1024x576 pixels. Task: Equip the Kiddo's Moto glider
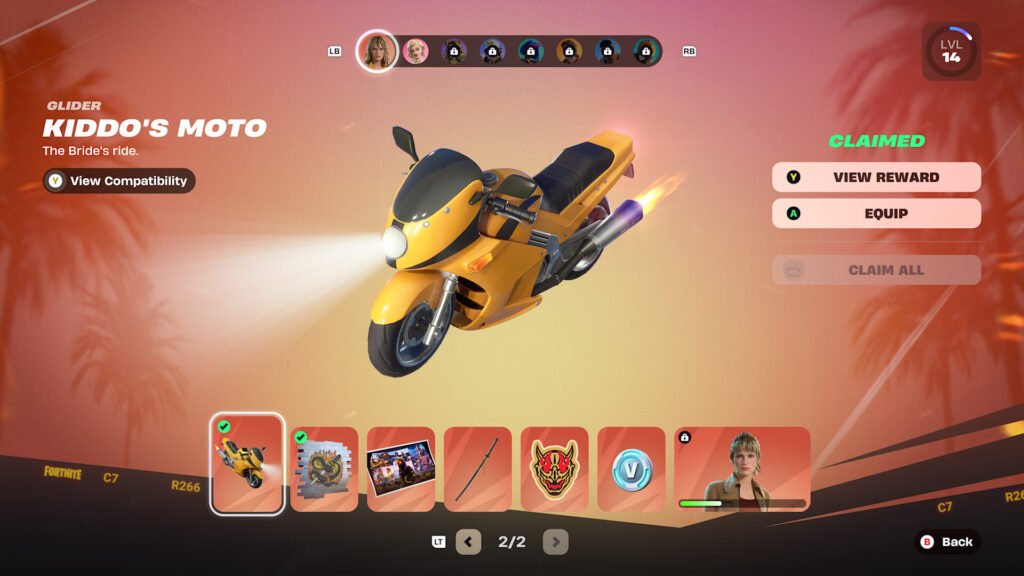(x=876, y=213)
